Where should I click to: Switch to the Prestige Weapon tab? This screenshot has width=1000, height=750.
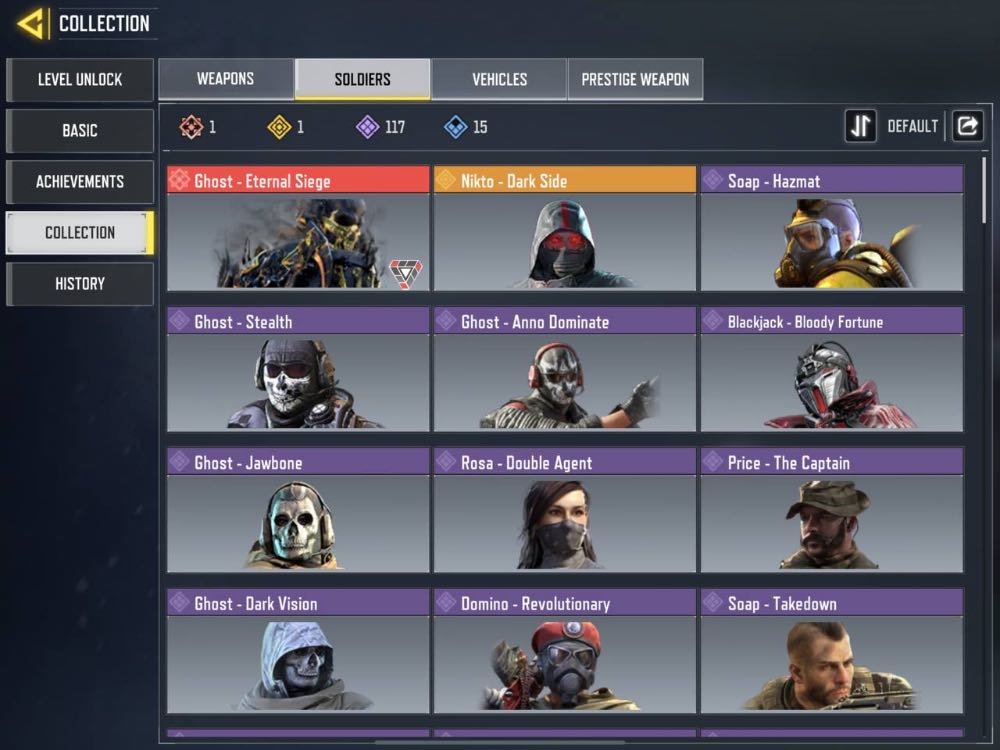point(635,79)
